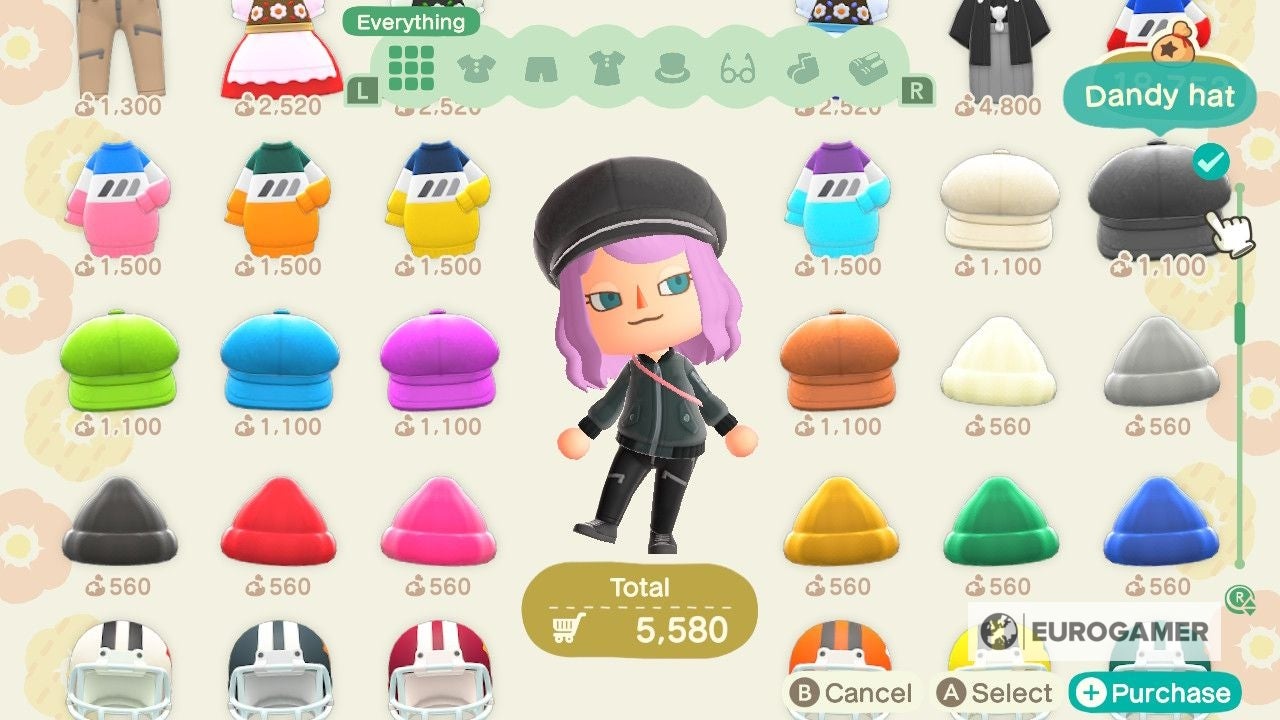Select the Everything grid filter icon
The width and height of the screenshot is (1280, 720).
pos(409,68)
